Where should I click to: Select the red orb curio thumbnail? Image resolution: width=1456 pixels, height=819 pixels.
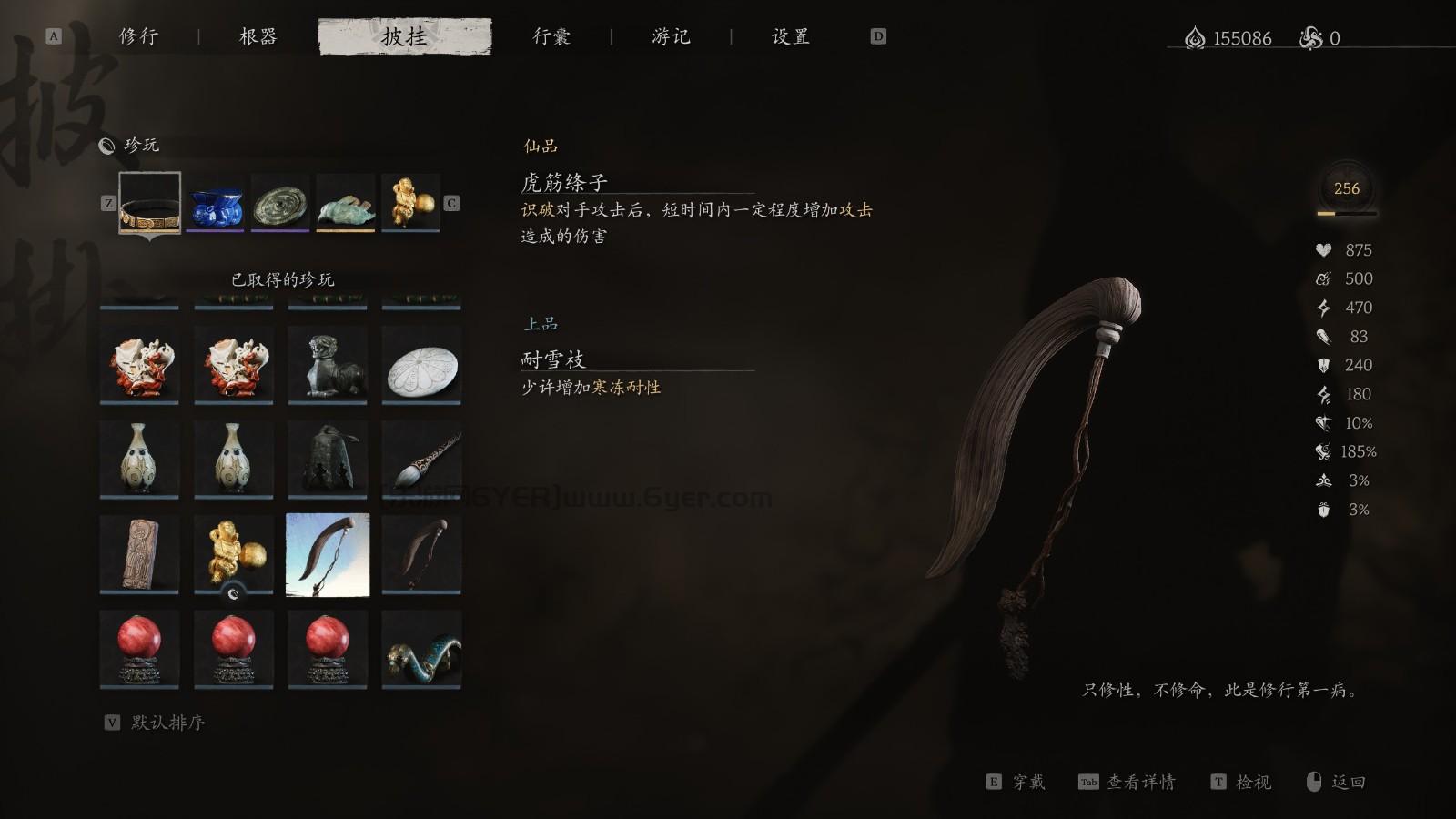(139, 646)
